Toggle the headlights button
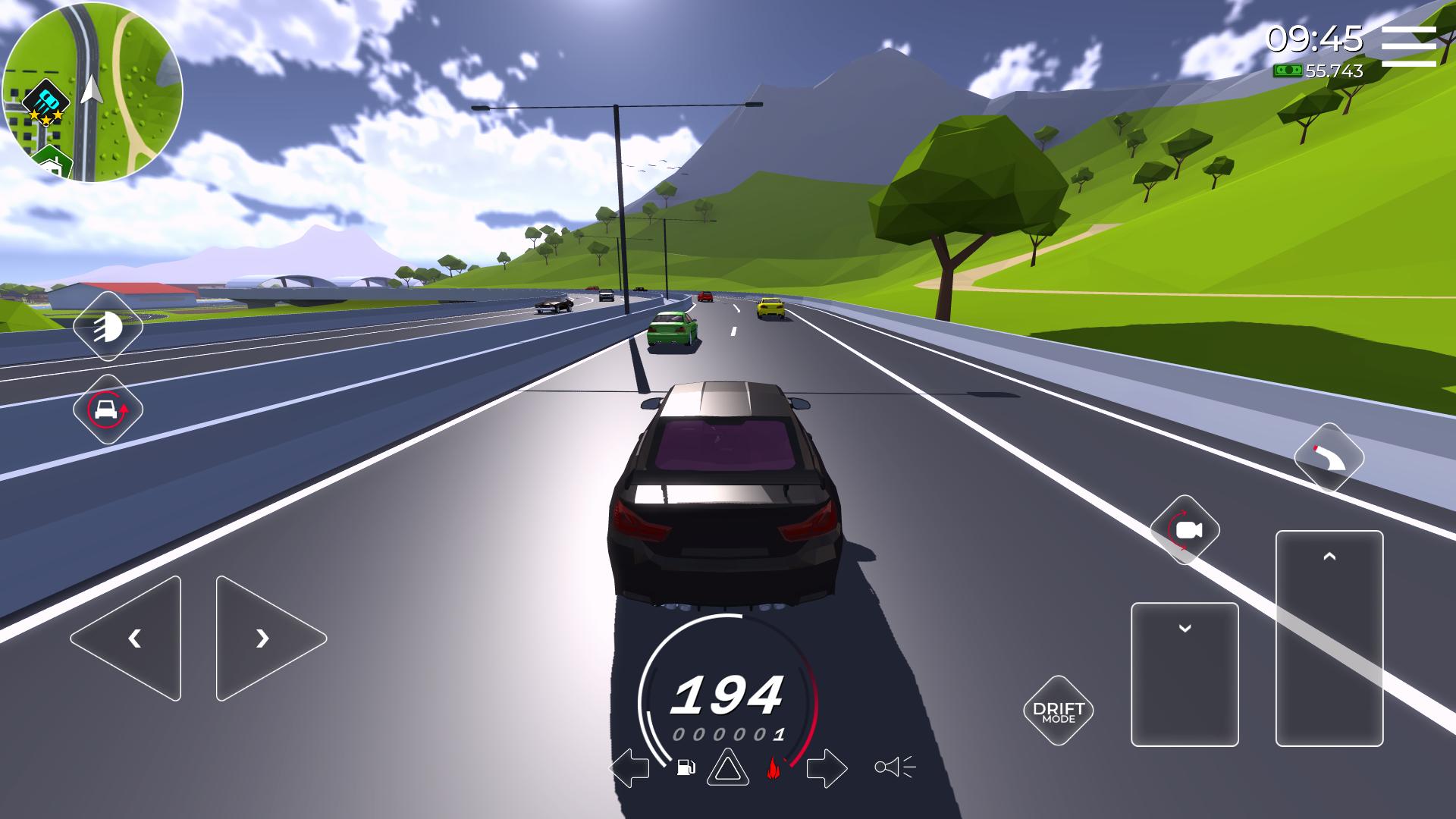The image size is (1456, 819). [x=108, y=326]
